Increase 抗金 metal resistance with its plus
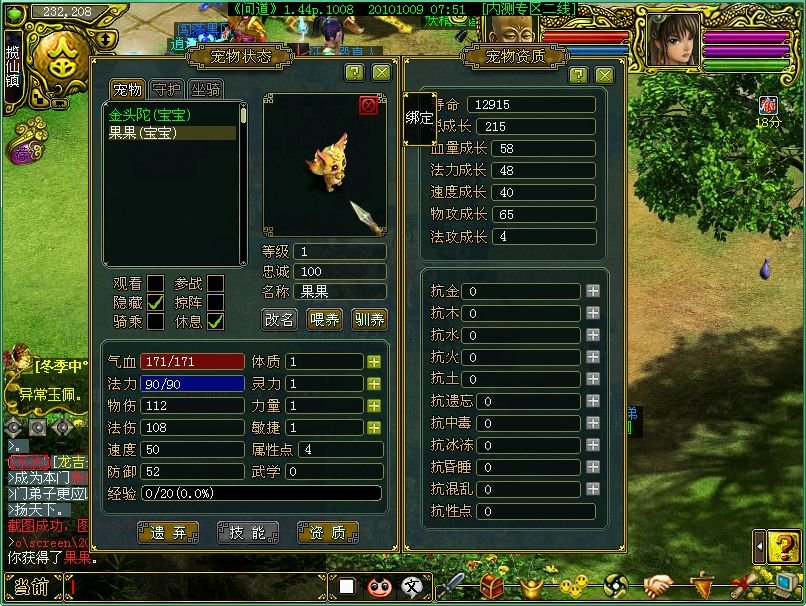This screenshot has width=806, height=606. click(593, 292)
